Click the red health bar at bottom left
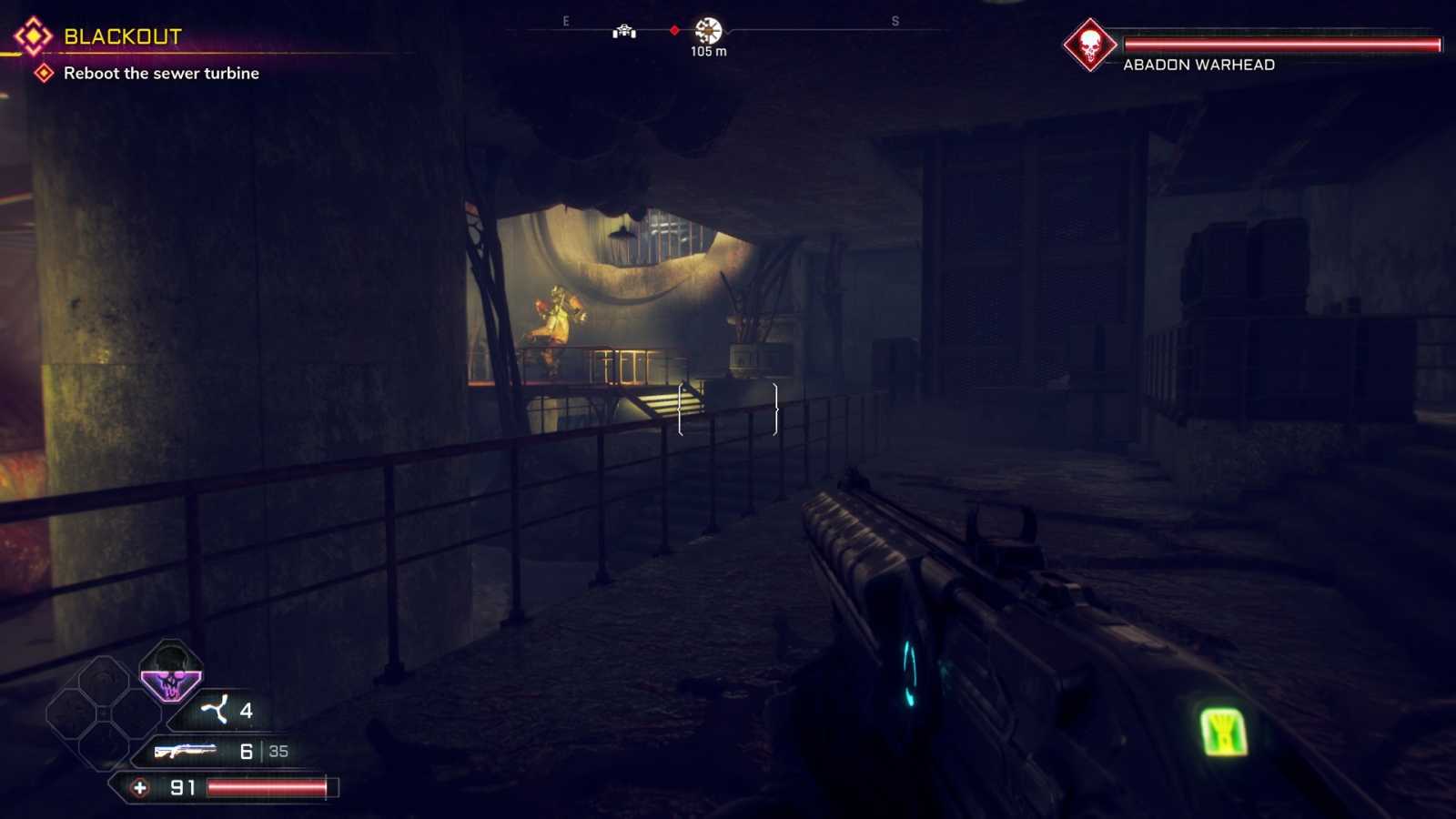Viewport: 1456px width, 819px height. (x=264, y=786)
